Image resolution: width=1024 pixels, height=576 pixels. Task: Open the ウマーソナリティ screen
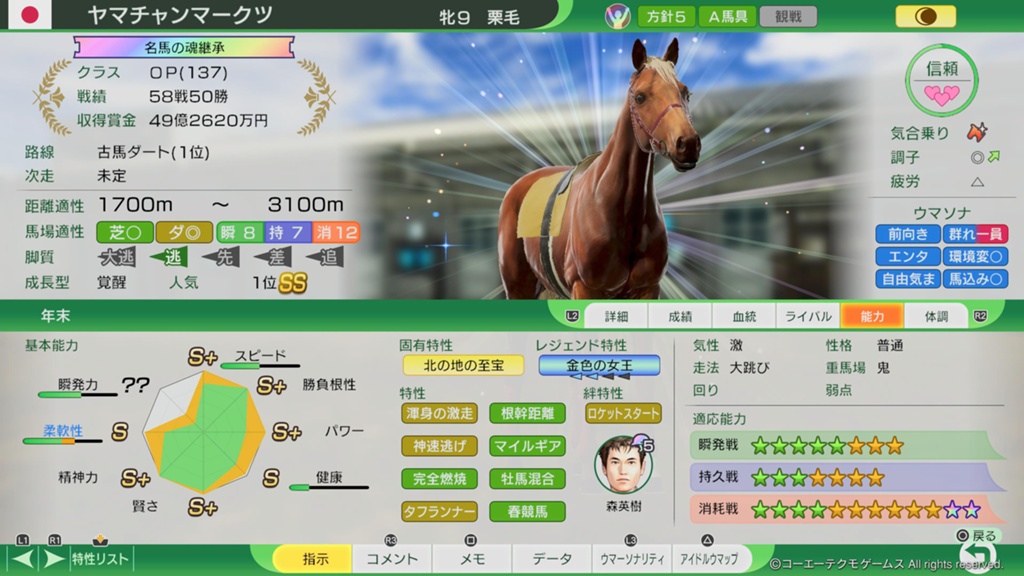(631, 559)
